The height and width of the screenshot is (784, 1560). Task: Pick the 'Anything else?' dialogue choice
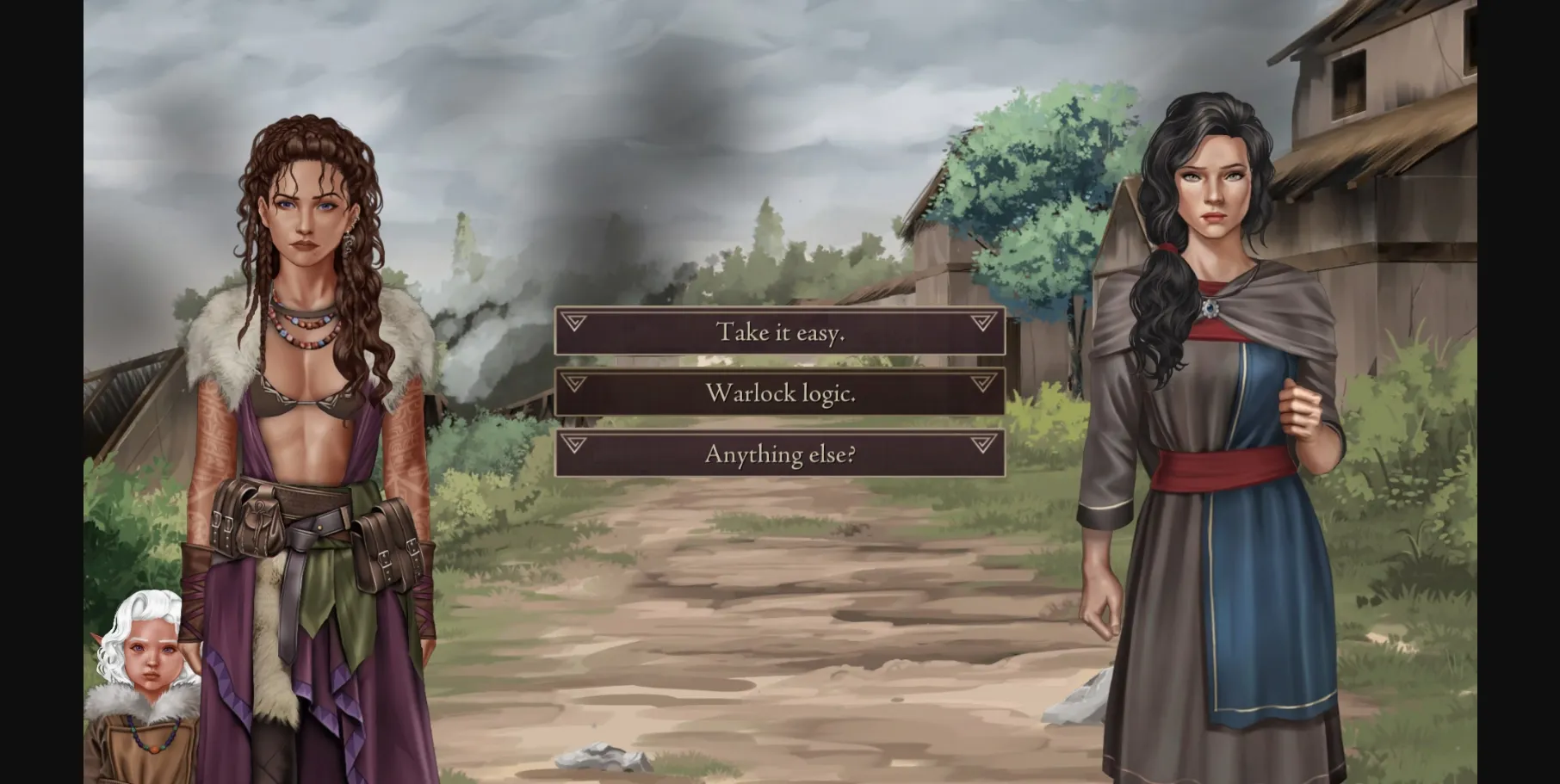point(779,453)
